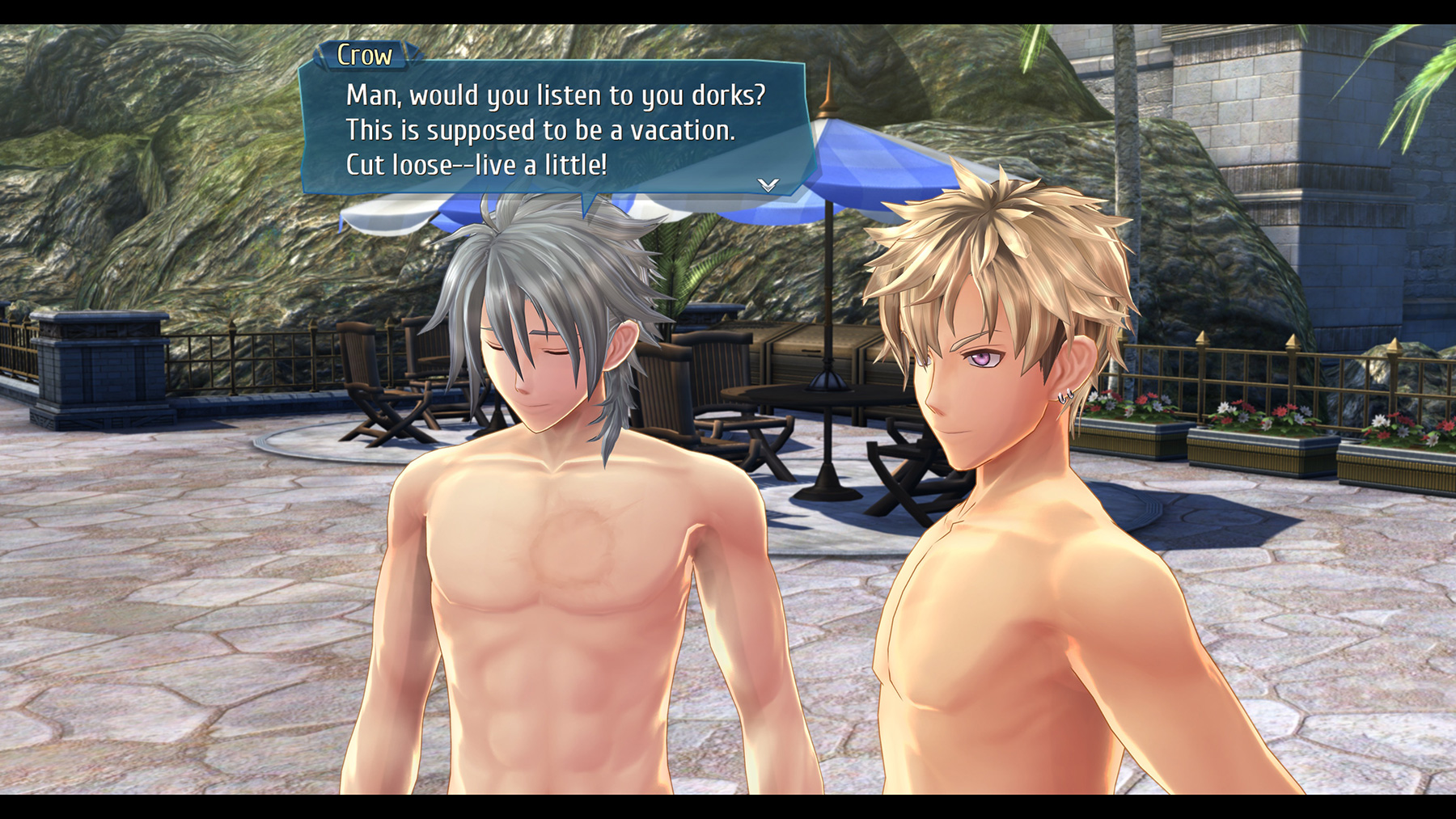The width and height of the screenshot is (1456, 819).
Task: Click the dialogue advance arrow indicator
Action: tap(768, 185)
